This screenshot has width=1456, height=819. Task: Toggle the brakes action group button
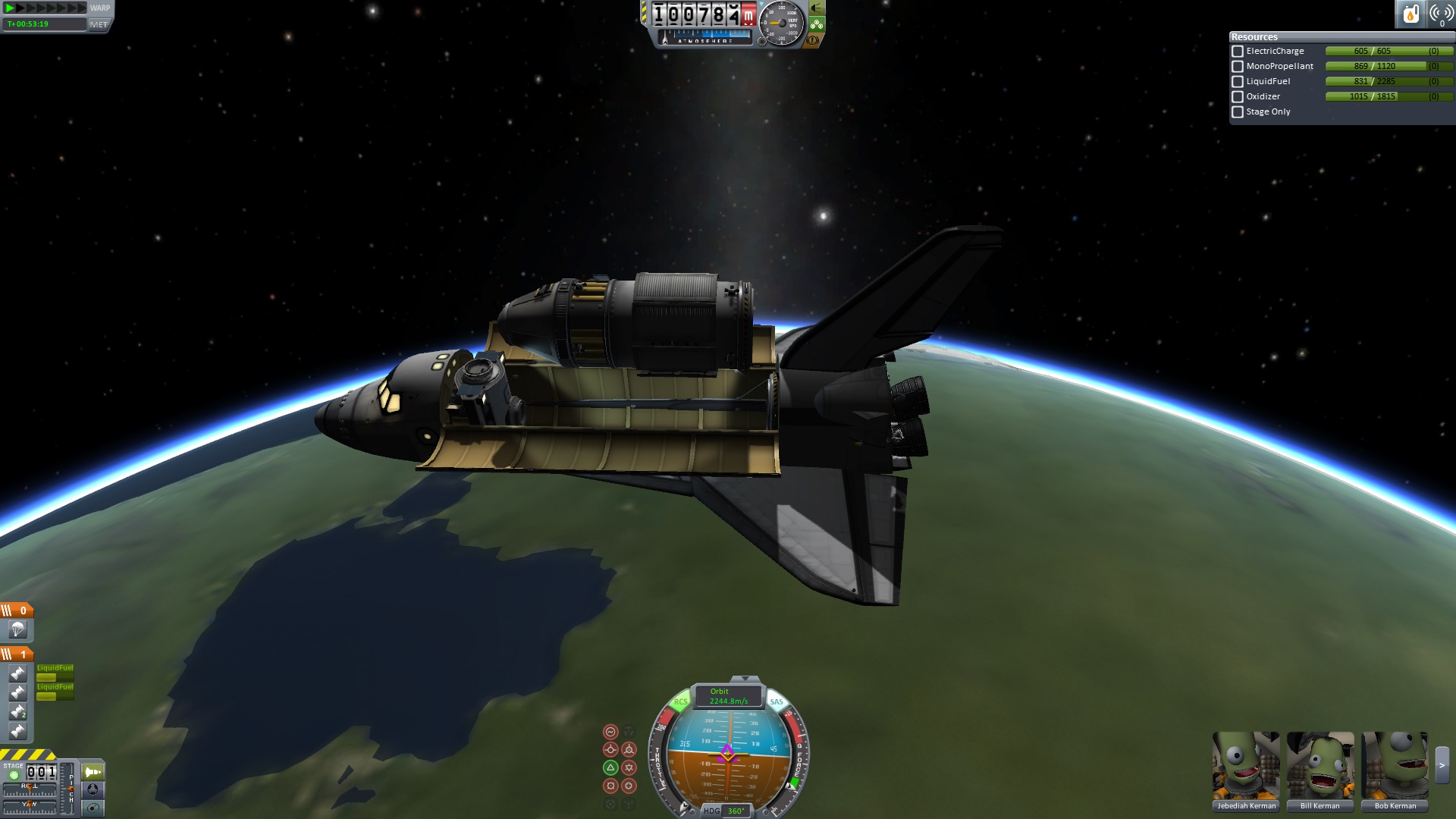(x=813, y=40)
